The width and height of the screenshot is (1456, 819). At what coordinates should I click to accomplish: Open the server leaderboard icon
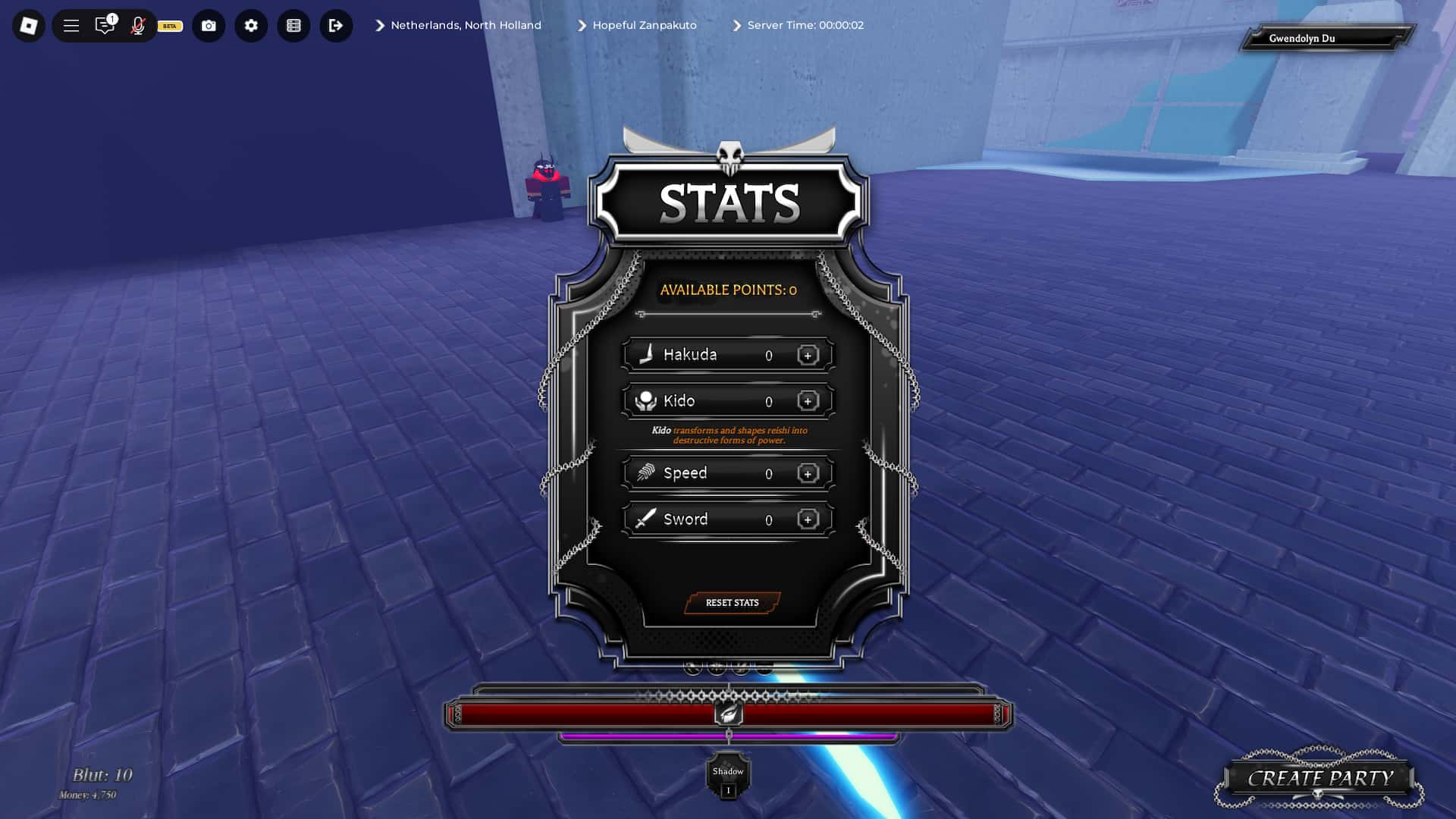click(293, 25)
